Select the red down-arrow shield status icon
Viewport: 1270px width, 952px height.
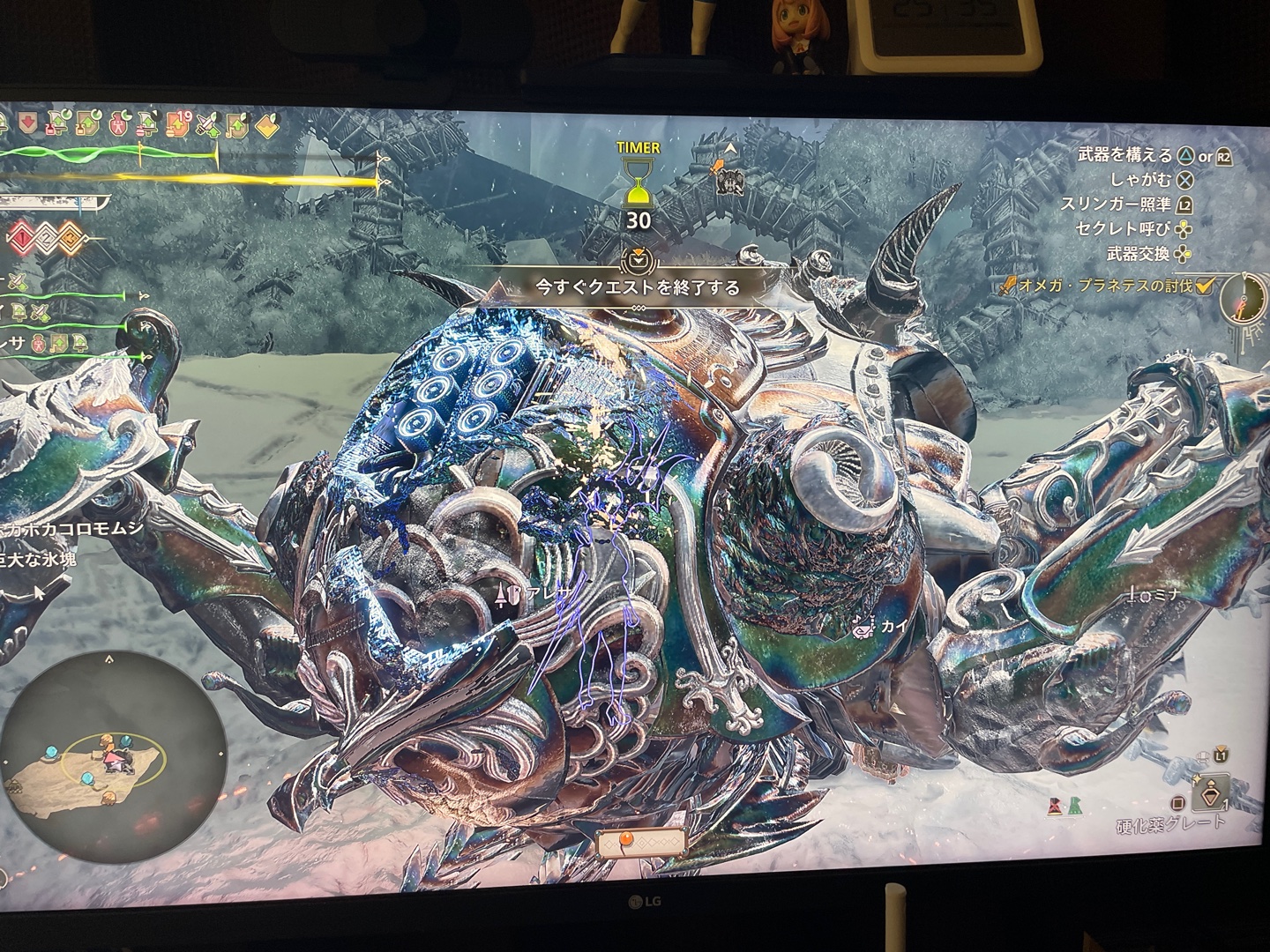click(26, 121)
